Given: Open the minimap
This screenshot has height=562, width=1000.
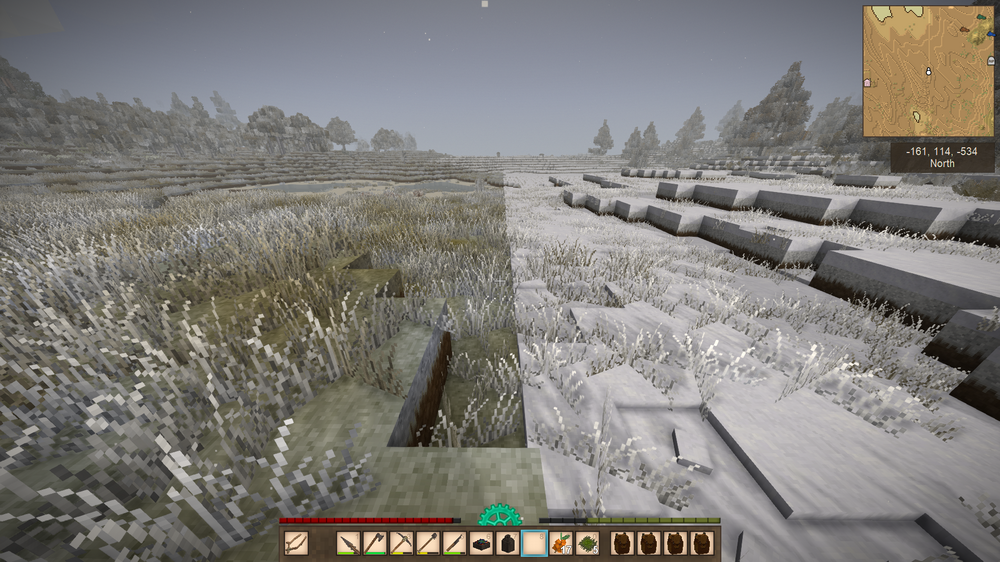Looking at the screenshot, I should point(928,71).
